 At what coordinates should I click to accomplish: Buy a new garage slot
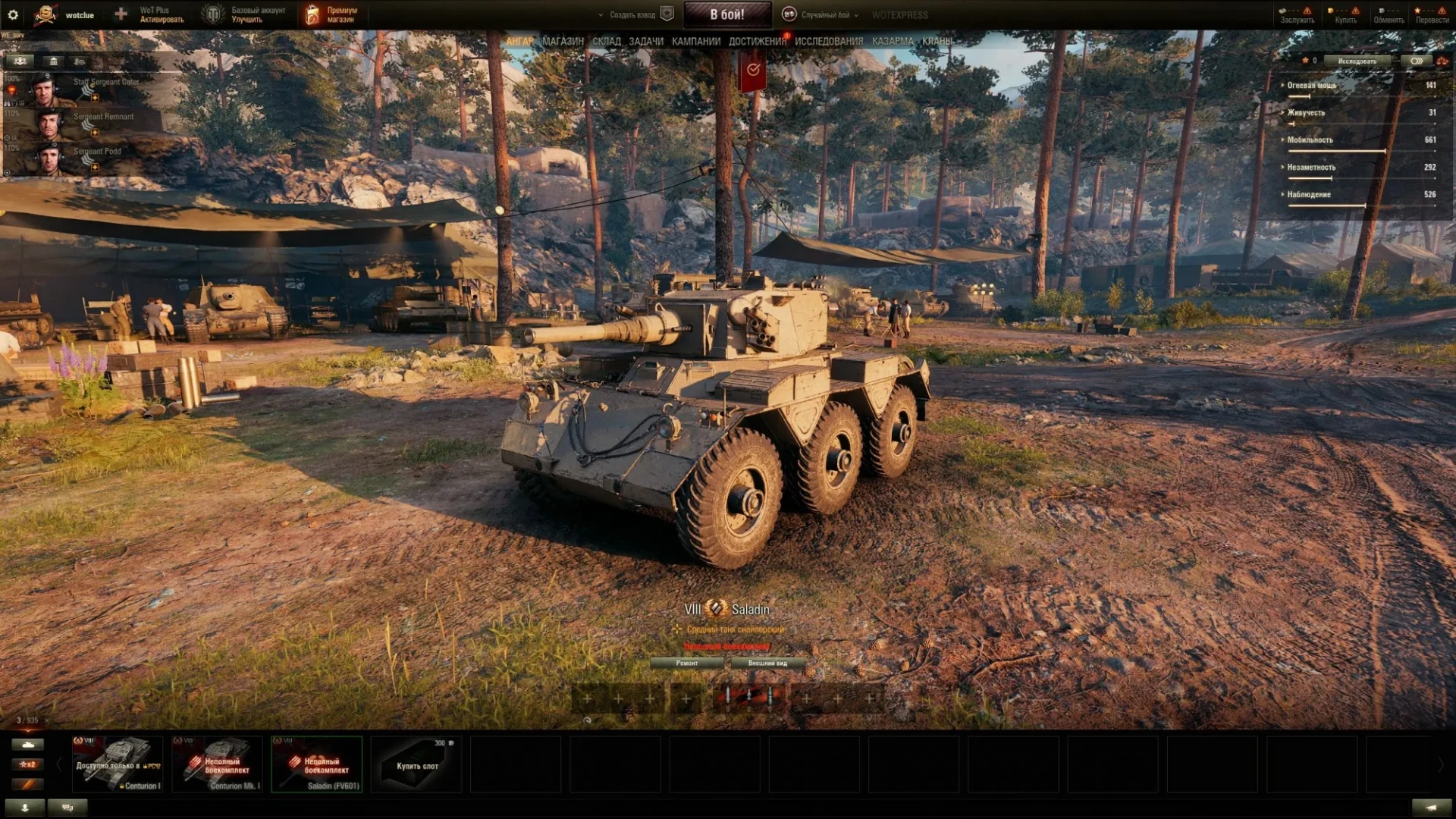coord(416,764)
